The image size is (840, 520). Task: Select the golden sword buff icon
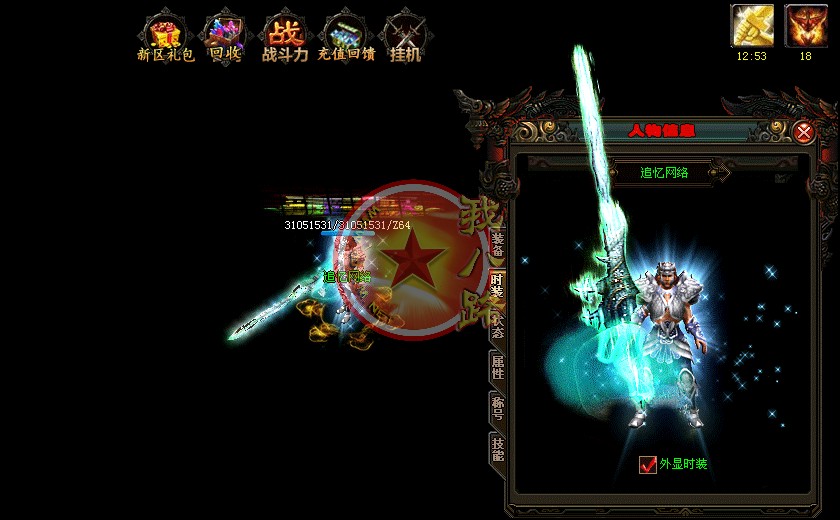click(x=752, y=25)
